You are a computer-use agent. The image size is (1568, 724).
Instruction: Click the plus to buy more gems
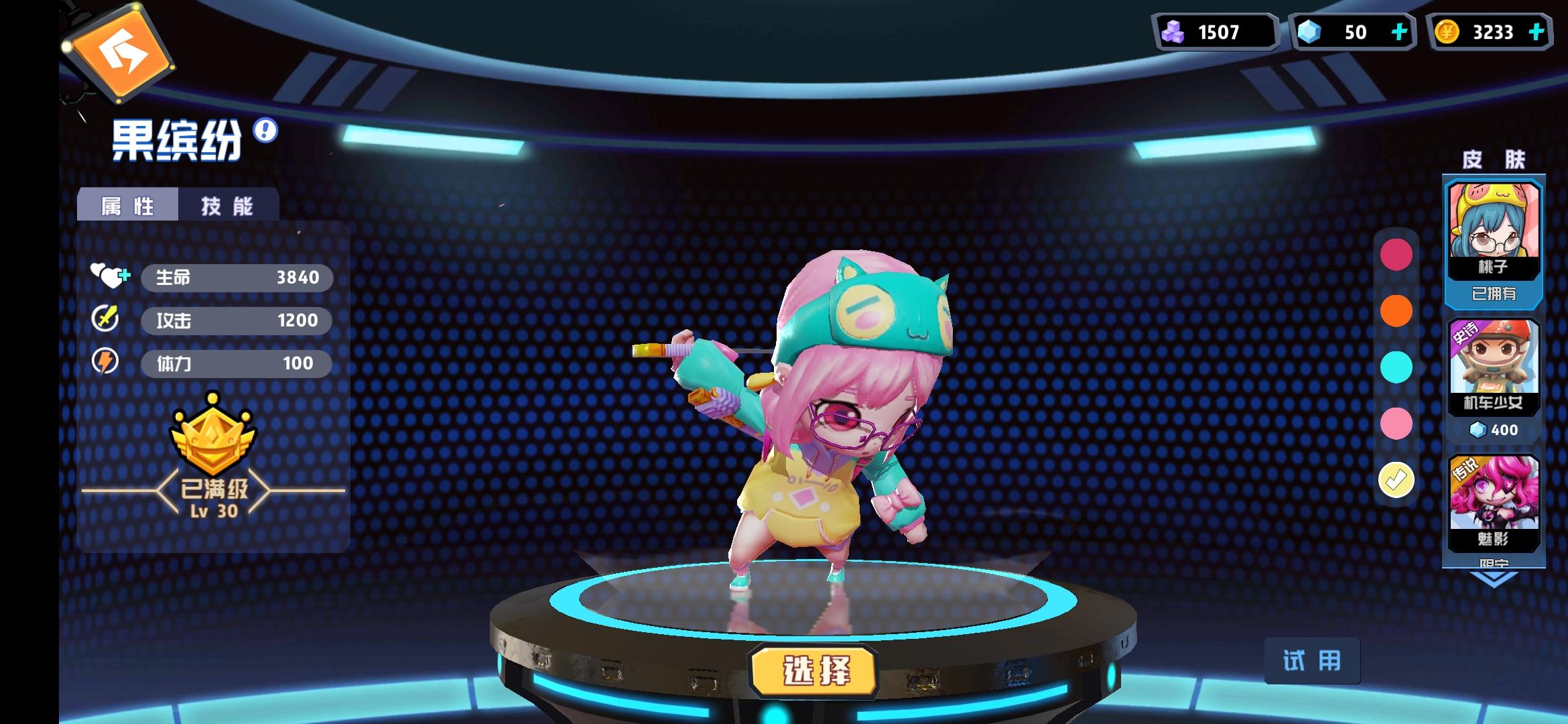click(x=1400, y=32)
